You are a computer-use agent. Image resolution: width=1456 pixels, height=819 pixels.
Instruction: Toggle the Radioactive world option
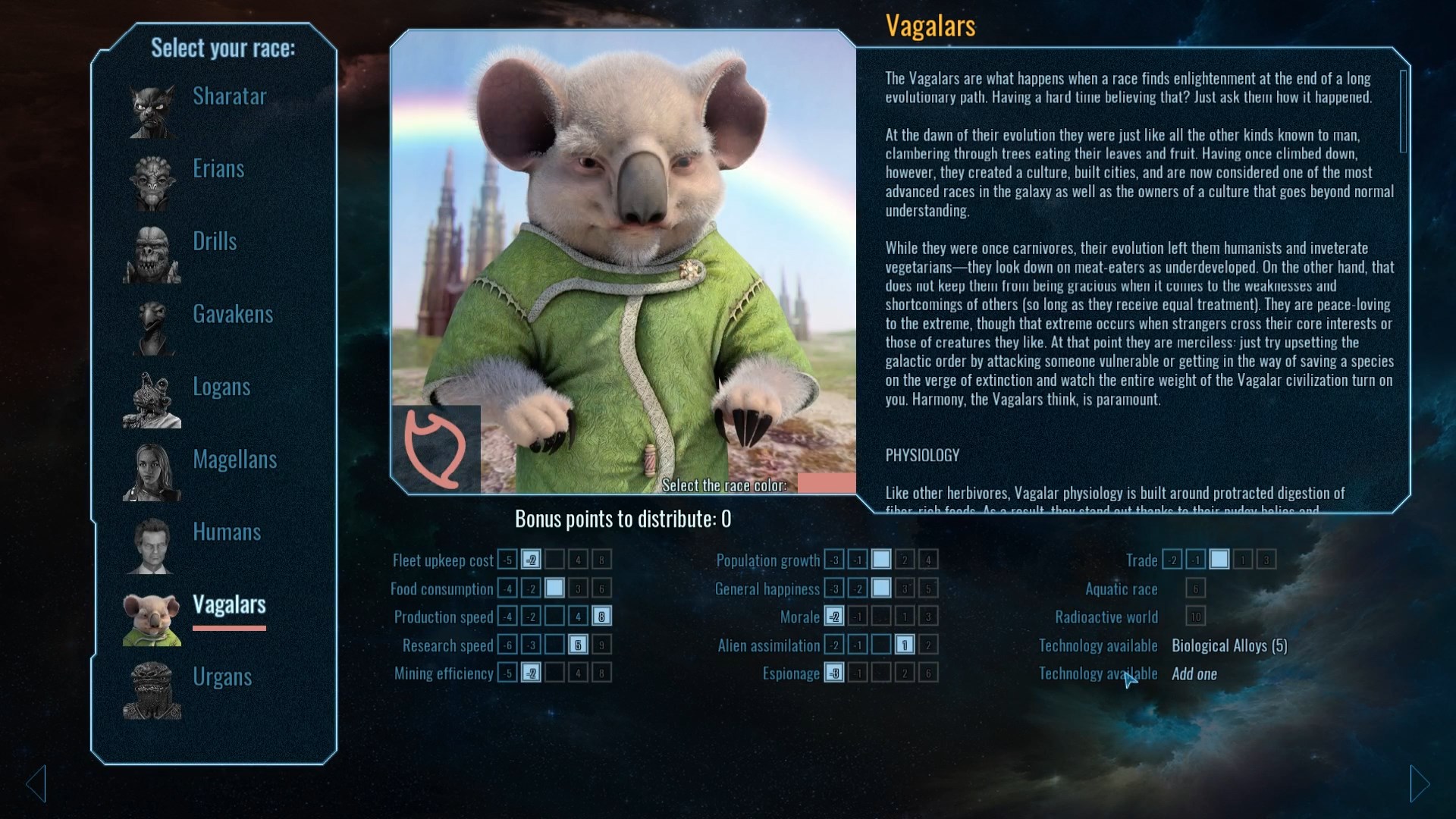click(x=1195, y=617)
